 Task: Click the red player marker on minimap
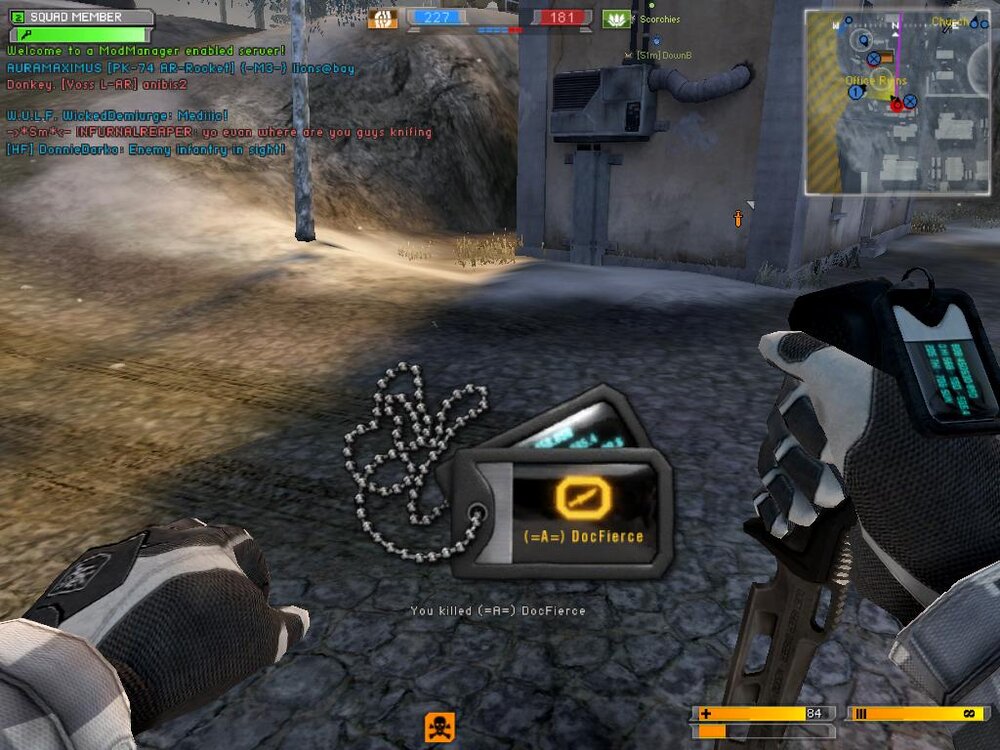(x=897, y=103)
